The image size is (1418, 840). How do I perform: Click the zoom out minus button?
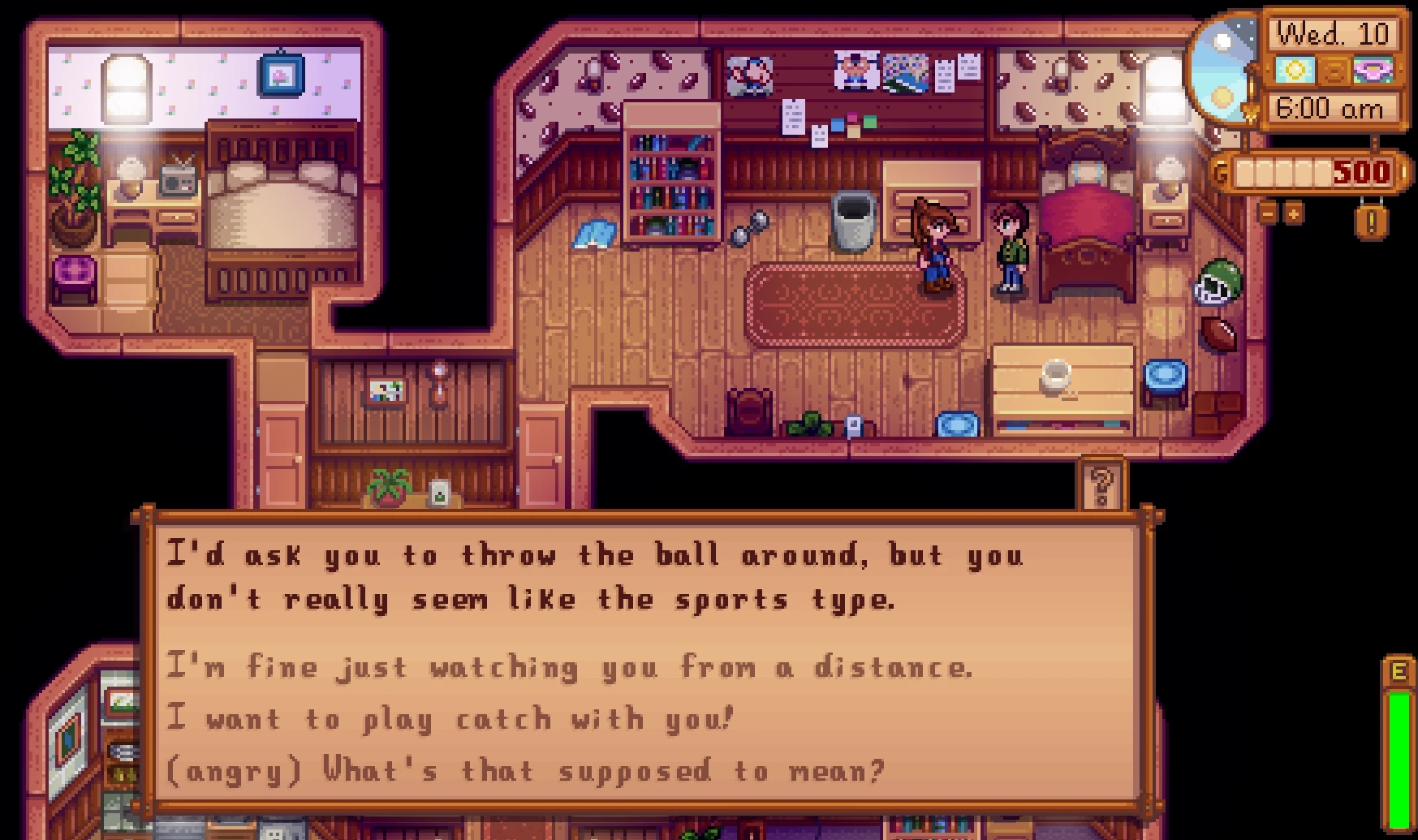click(1269, 213)
